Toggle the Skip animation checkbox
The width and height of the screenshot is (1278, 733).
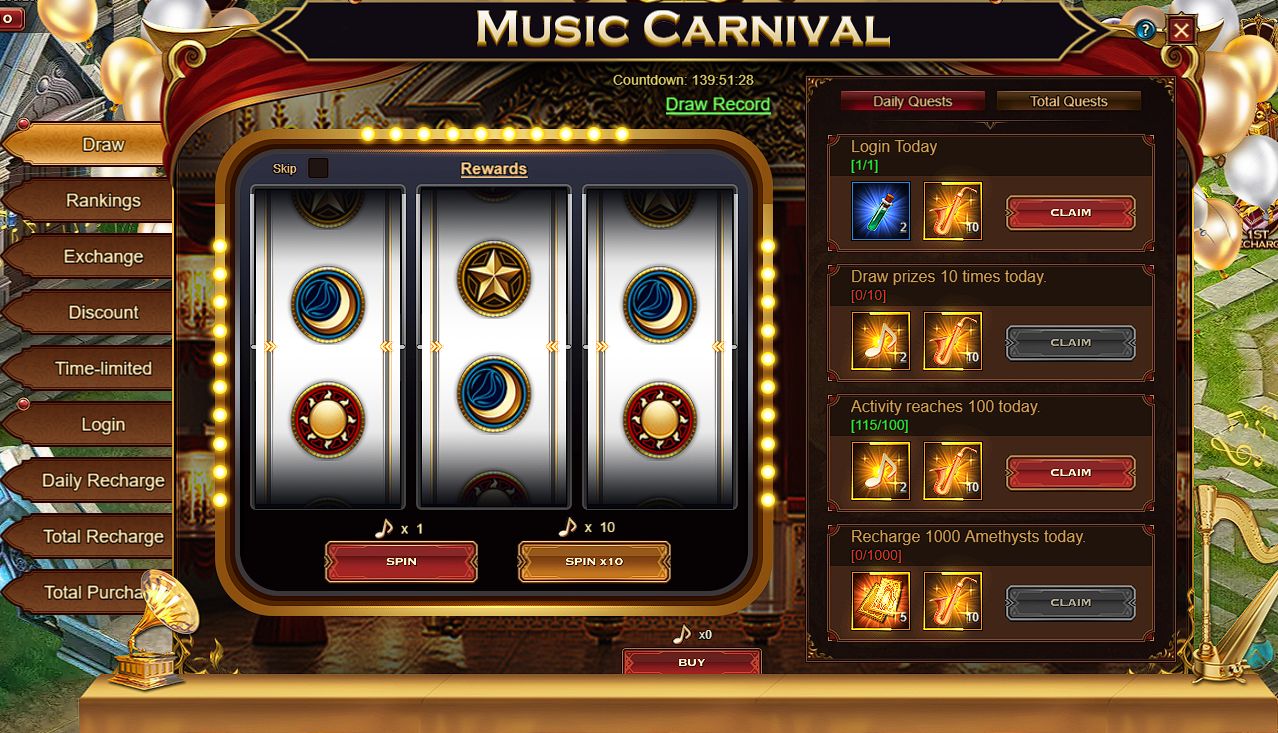click(318, 168)
